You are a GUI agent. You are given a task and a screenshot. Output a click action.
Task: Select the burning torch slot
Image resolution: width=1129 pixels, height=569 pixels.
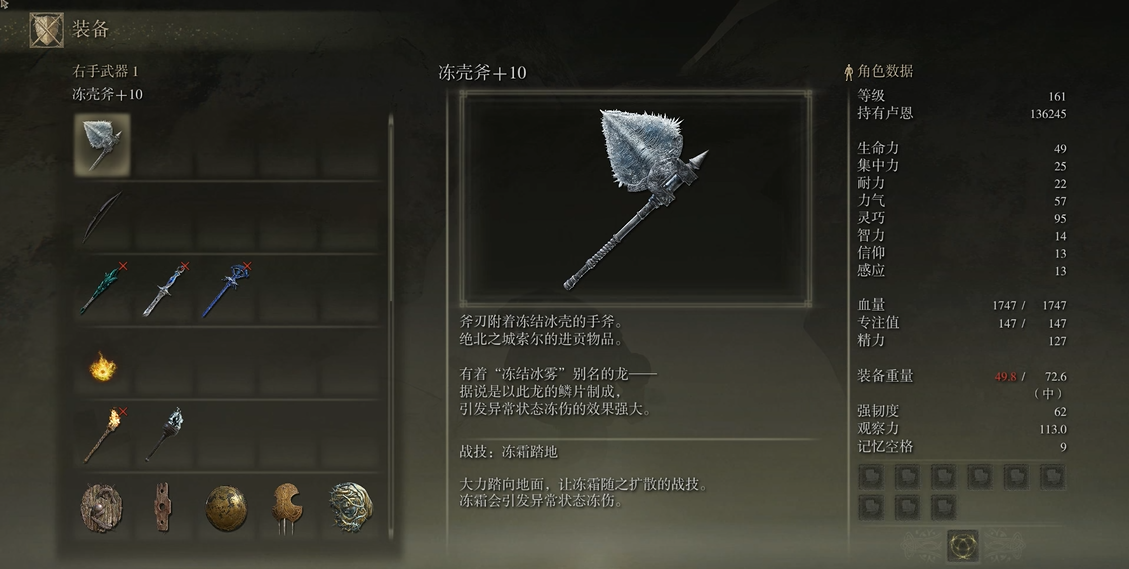coord(102,434)
